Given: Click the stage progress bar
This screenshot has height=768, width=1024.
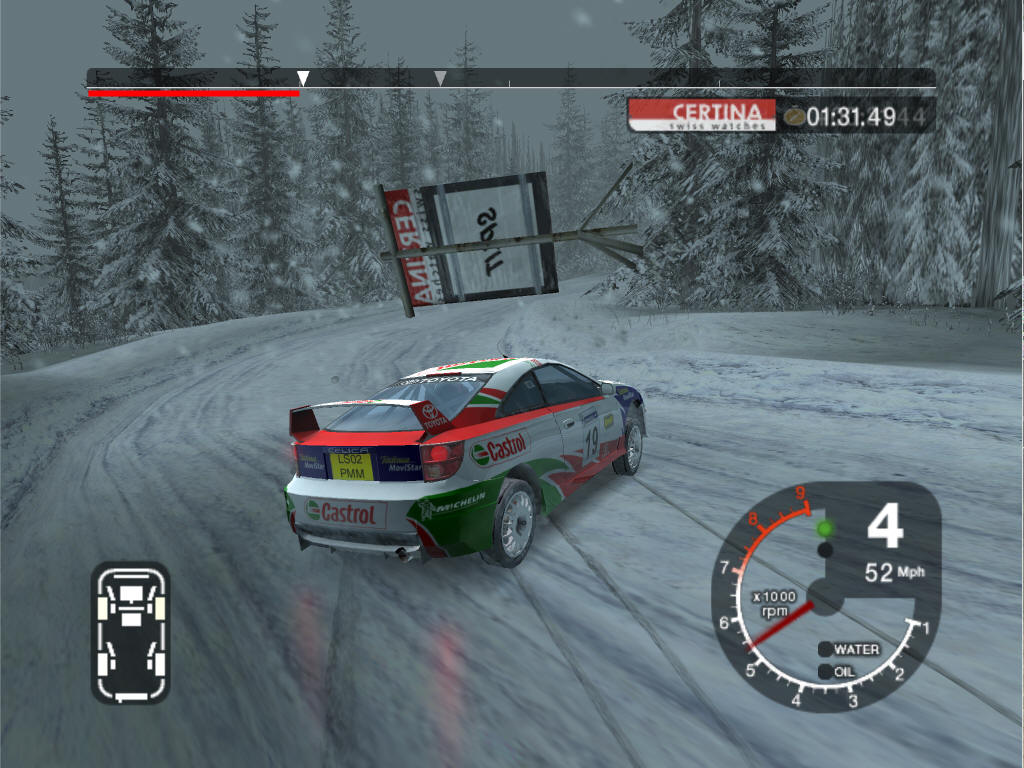Looking at the screenshot, I should click(510, 78).
